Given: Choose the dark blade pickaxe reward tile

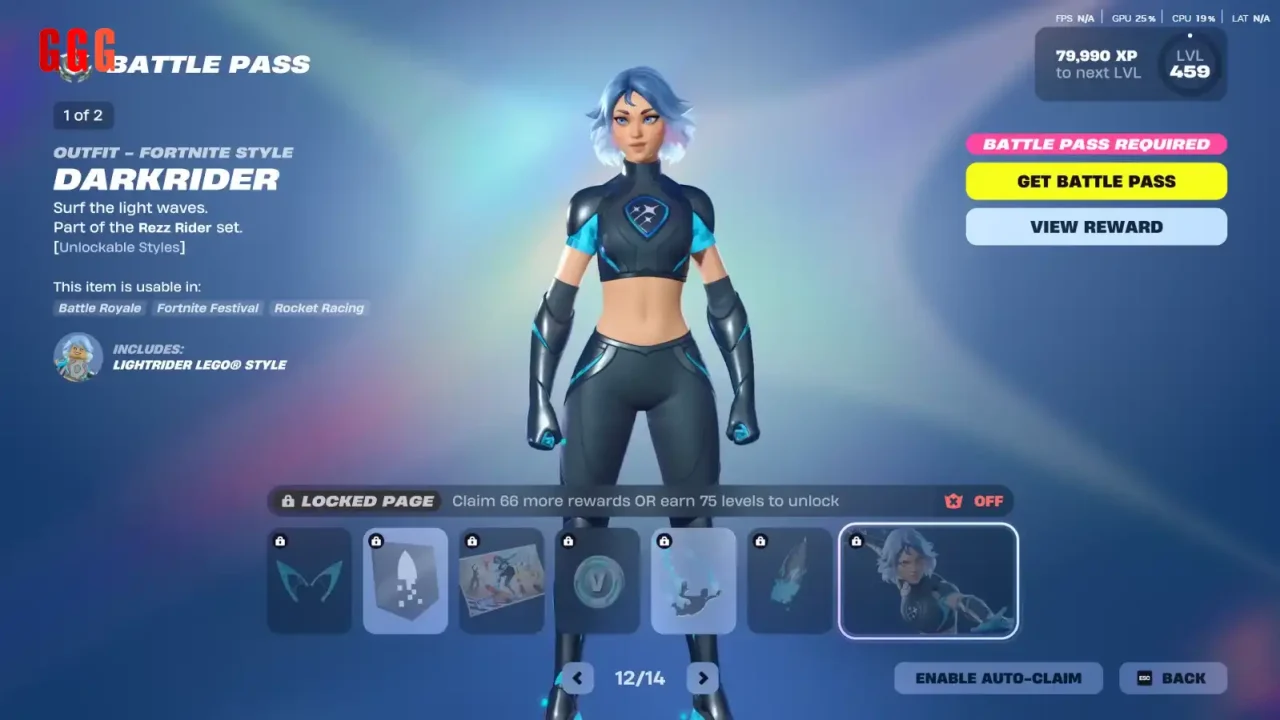Looking at the screenshot, I should tap(790, 581).
